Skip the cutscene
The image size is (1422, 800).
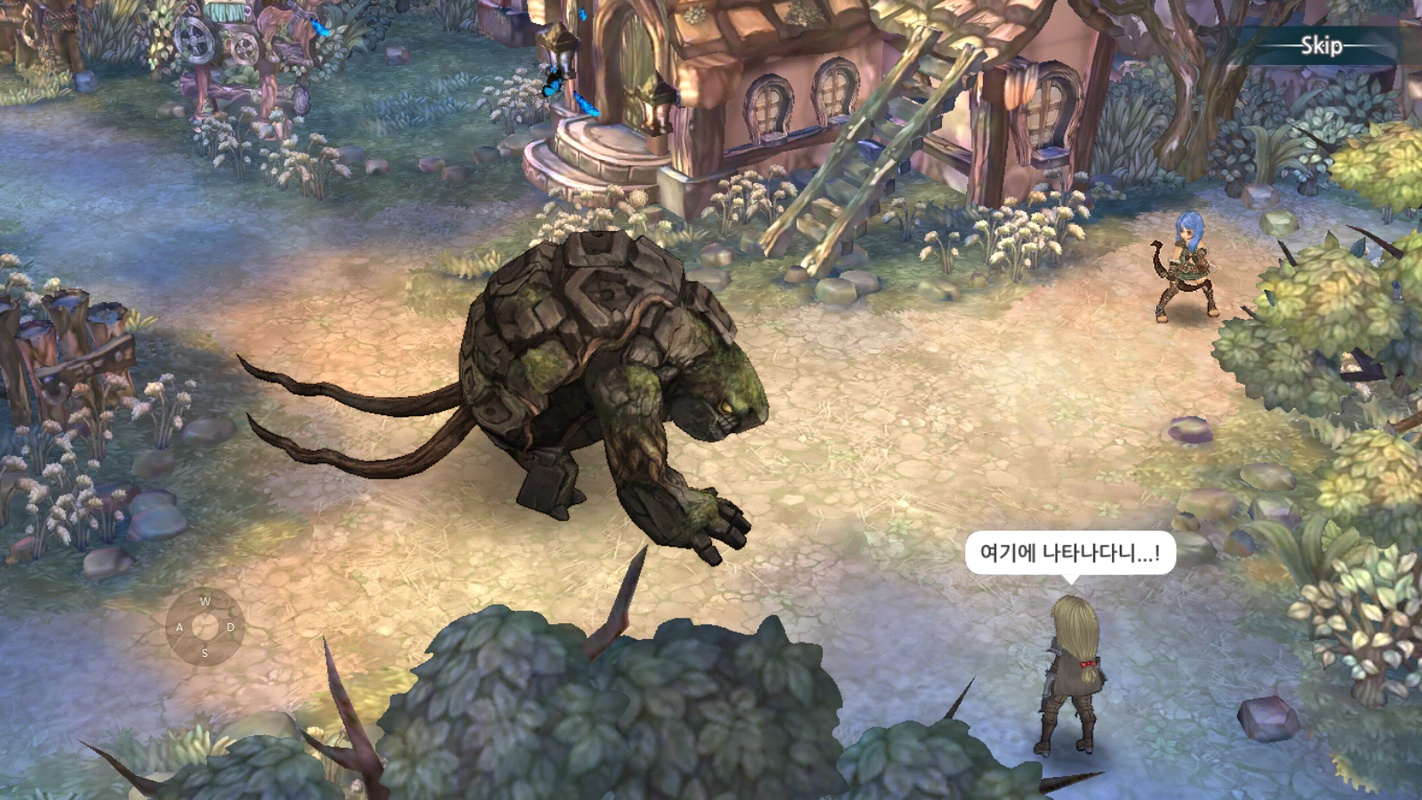click(x=1320, y=46)
